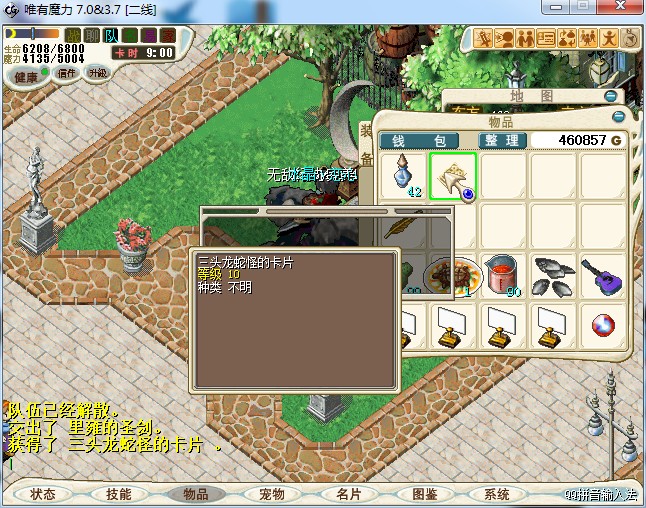This screenshot has height=508, width=646.
Task: Open the 名片 name card menu
Action: (348, 494)
